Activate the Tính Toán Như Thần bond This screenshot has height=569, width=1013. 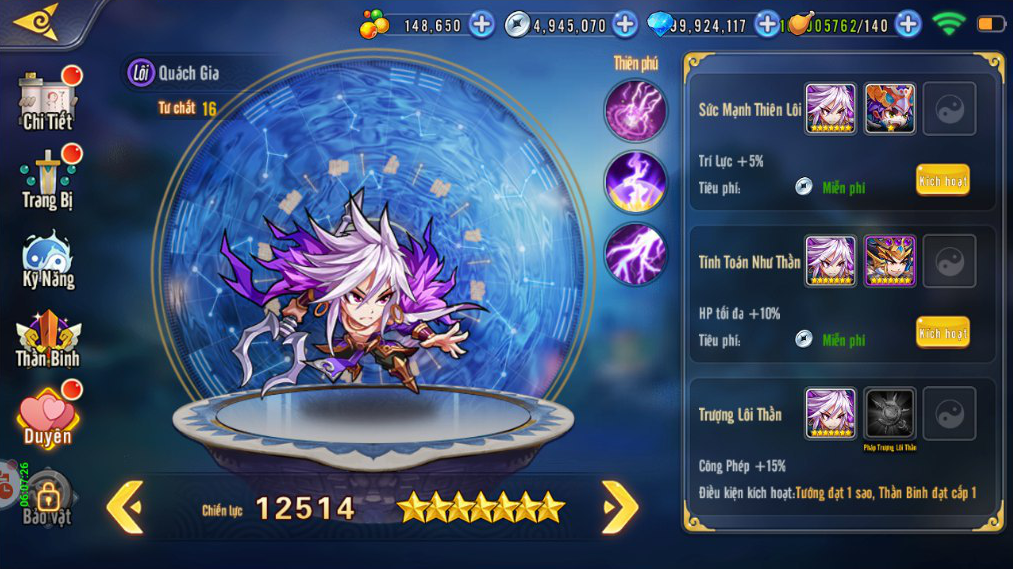[x=942, y=333]
